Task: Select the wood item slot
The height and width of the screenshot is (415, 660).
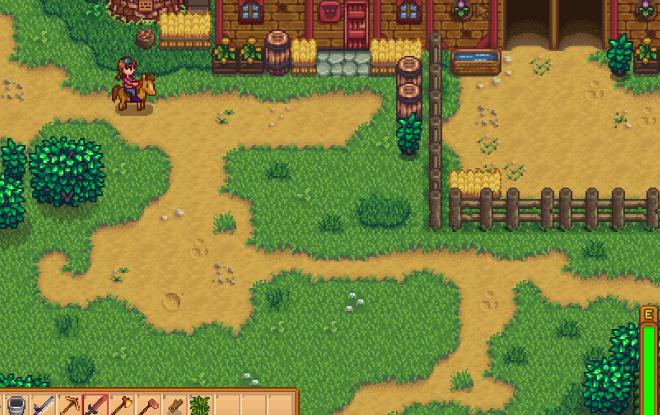Action: [x=174, y=406]
